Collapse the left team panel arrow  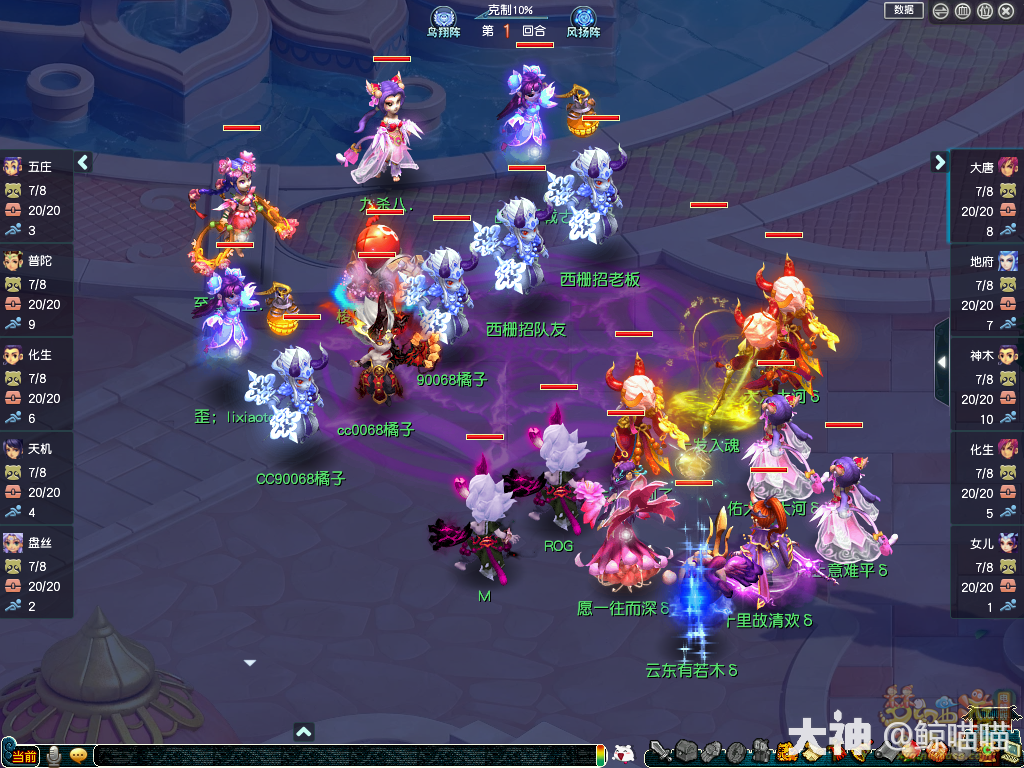click(84, 162)
